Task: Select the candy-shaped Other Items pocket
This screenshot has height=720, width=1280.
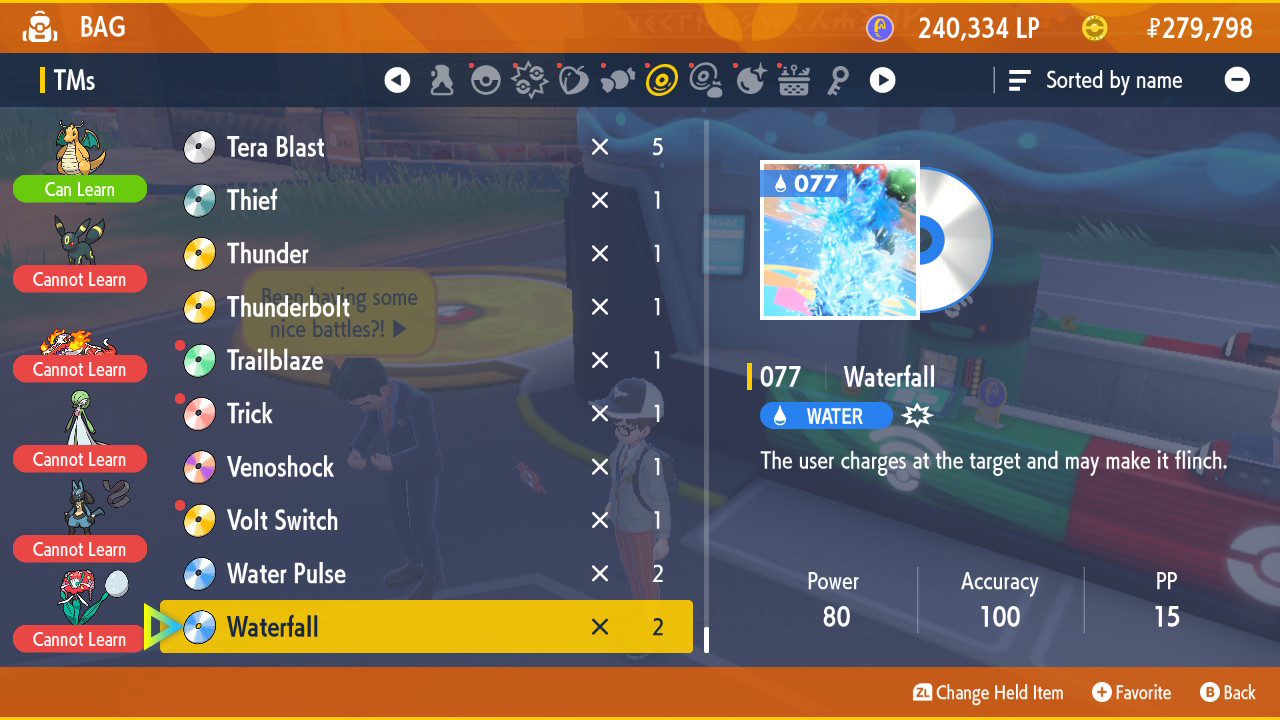Action: pos(617,80)
